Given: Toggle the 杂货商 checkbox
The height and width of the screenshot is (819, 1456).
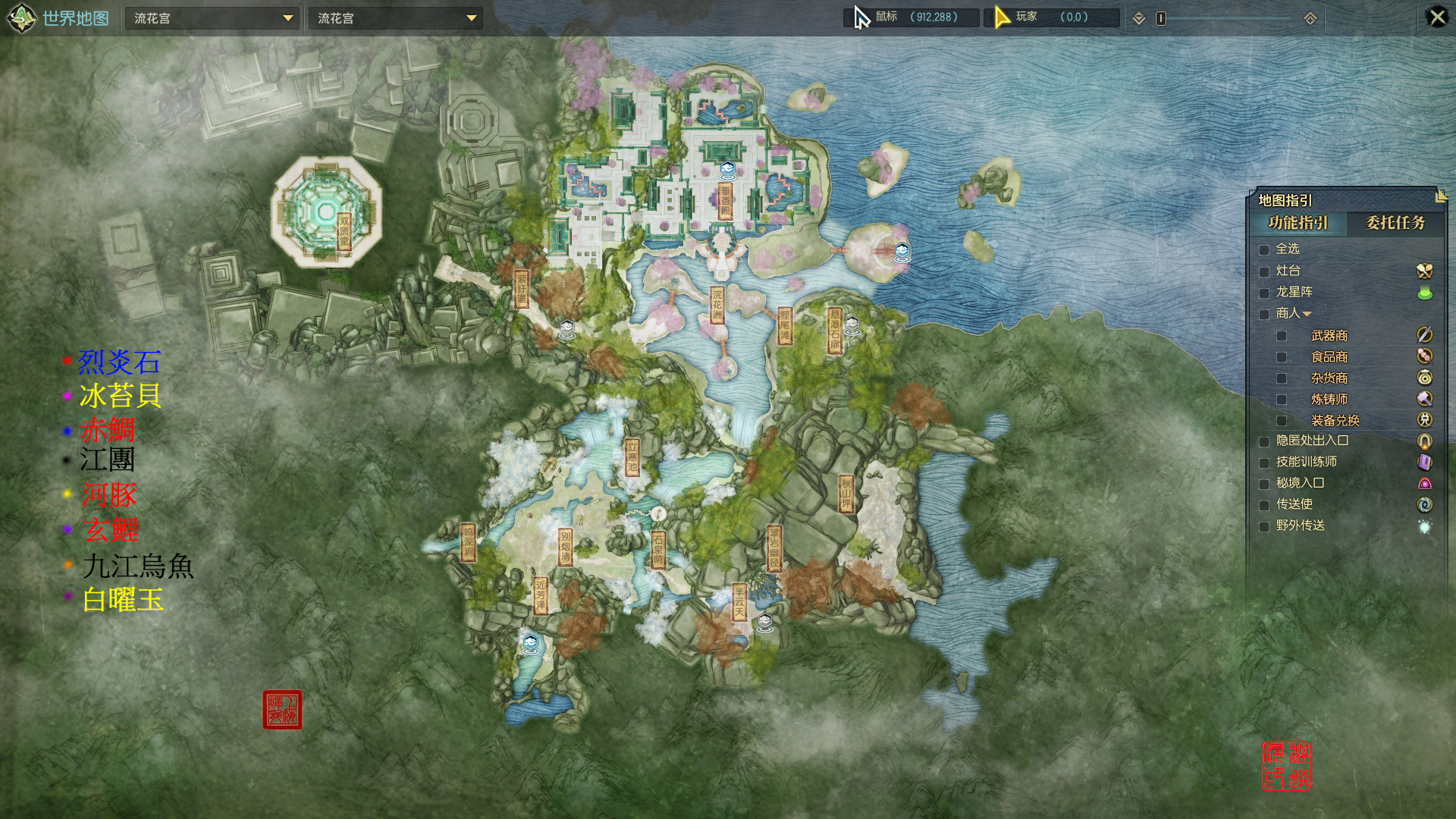Looking at the screenshot, I should tap(1282, 378).
